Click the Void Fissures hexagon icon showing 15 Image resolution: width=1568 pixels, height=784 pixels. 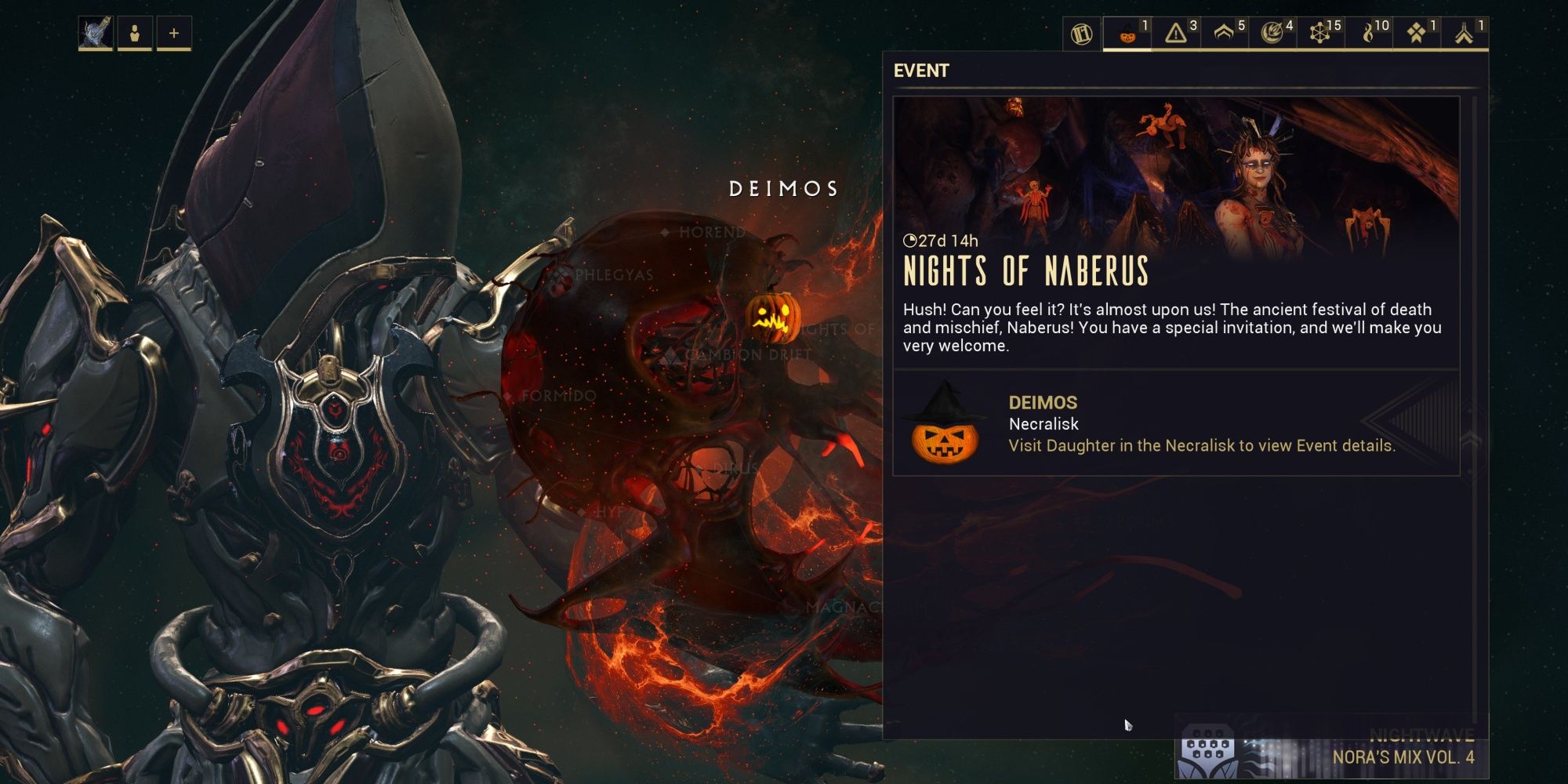[1320, 34]
